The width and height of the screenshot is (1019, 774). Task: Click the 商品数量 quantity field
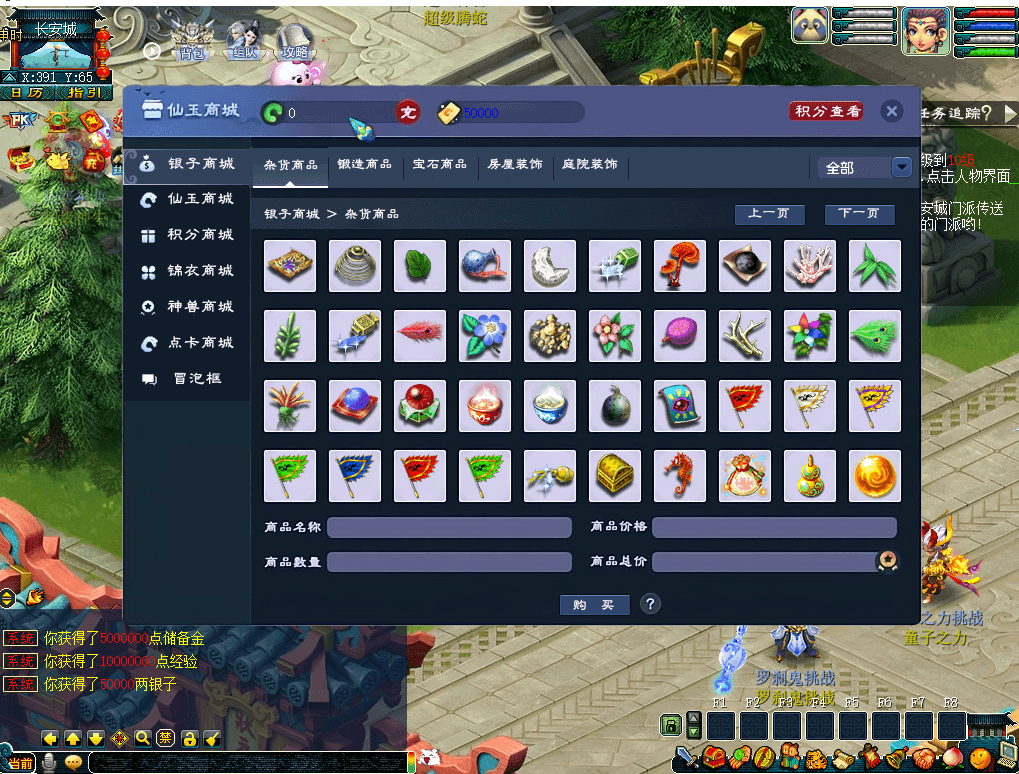pos(449,562)
